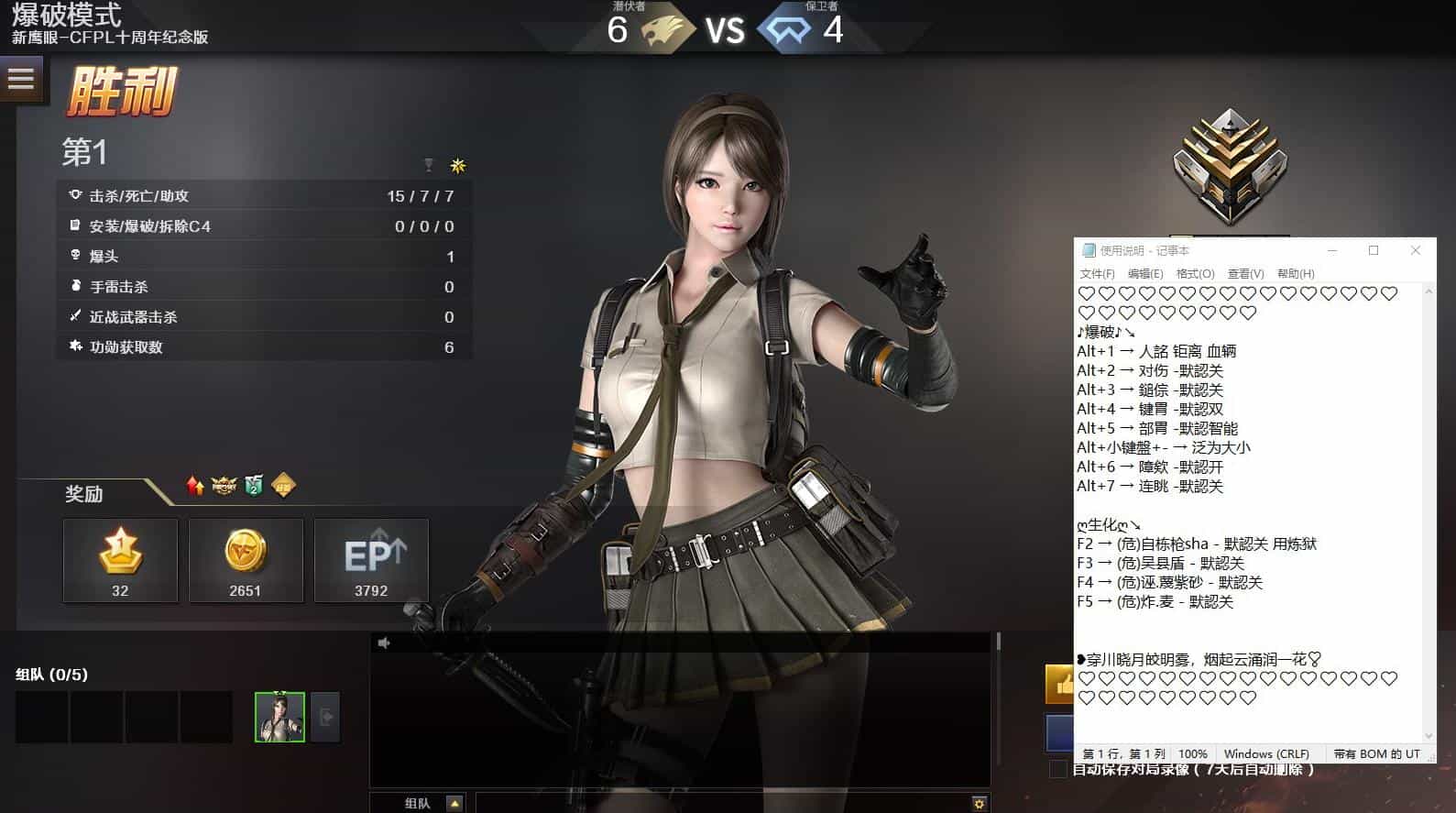Click the green-bordered player portrait in the team row
The image size is (1456, 813).
pyautogui.click(x=279, y=717)
